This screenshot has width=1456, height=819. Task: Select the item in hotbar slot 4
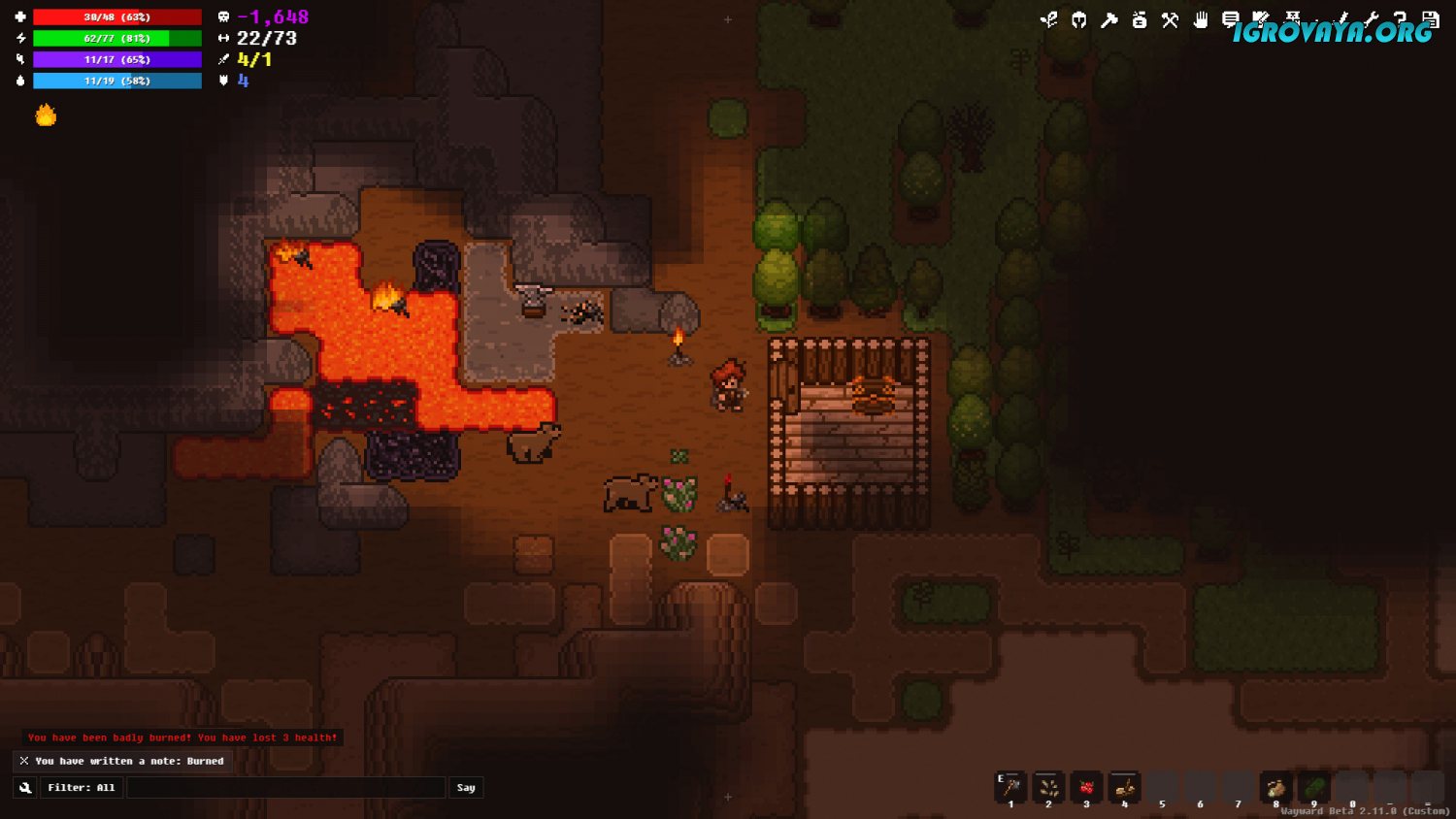pyautogui.click(x=1124, y=787)
